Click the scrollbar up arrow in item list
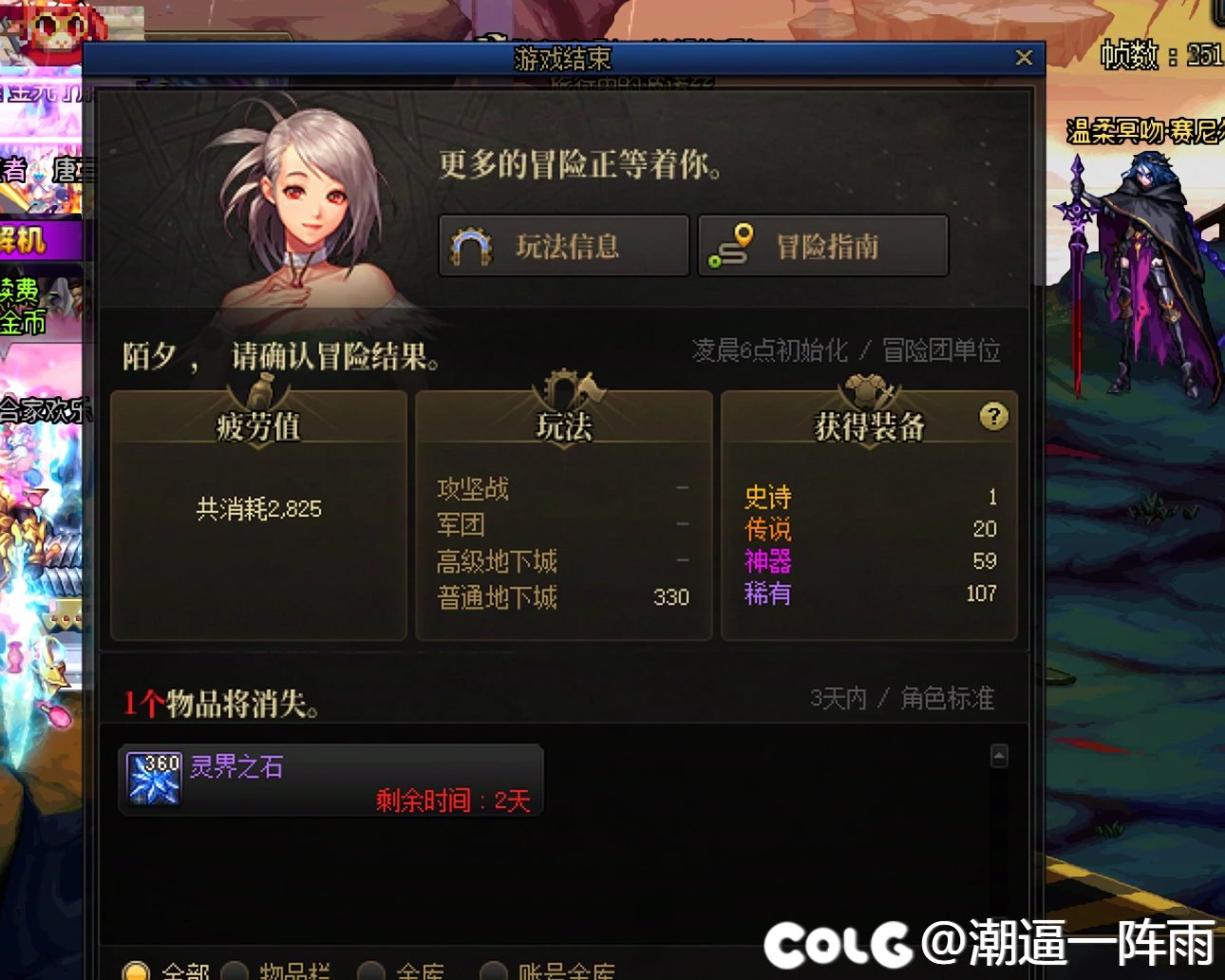The height and width of the screenshot is (980, 1225). pos(999,758)
